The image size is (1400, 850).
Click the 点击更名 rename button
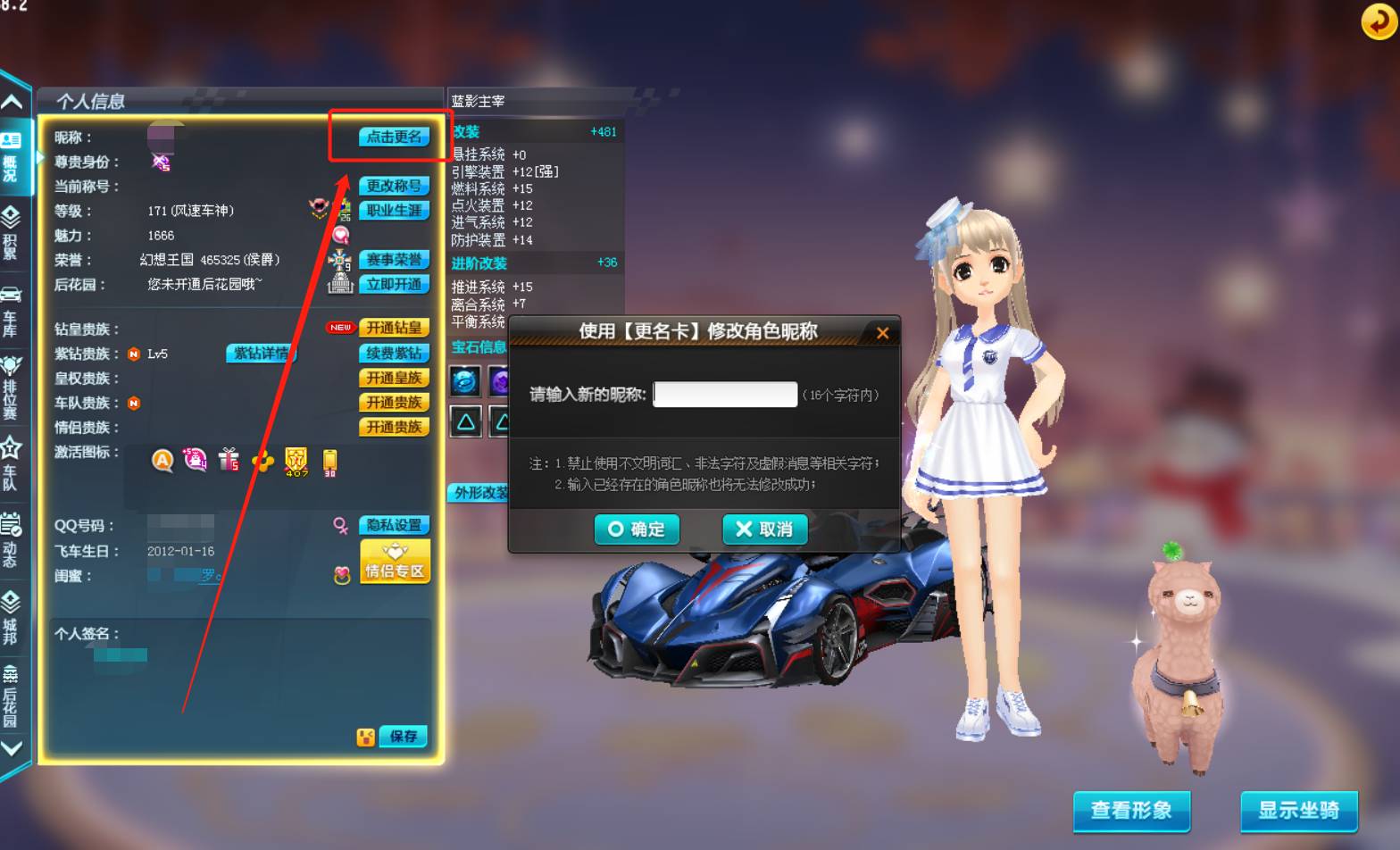pos(393,137)
